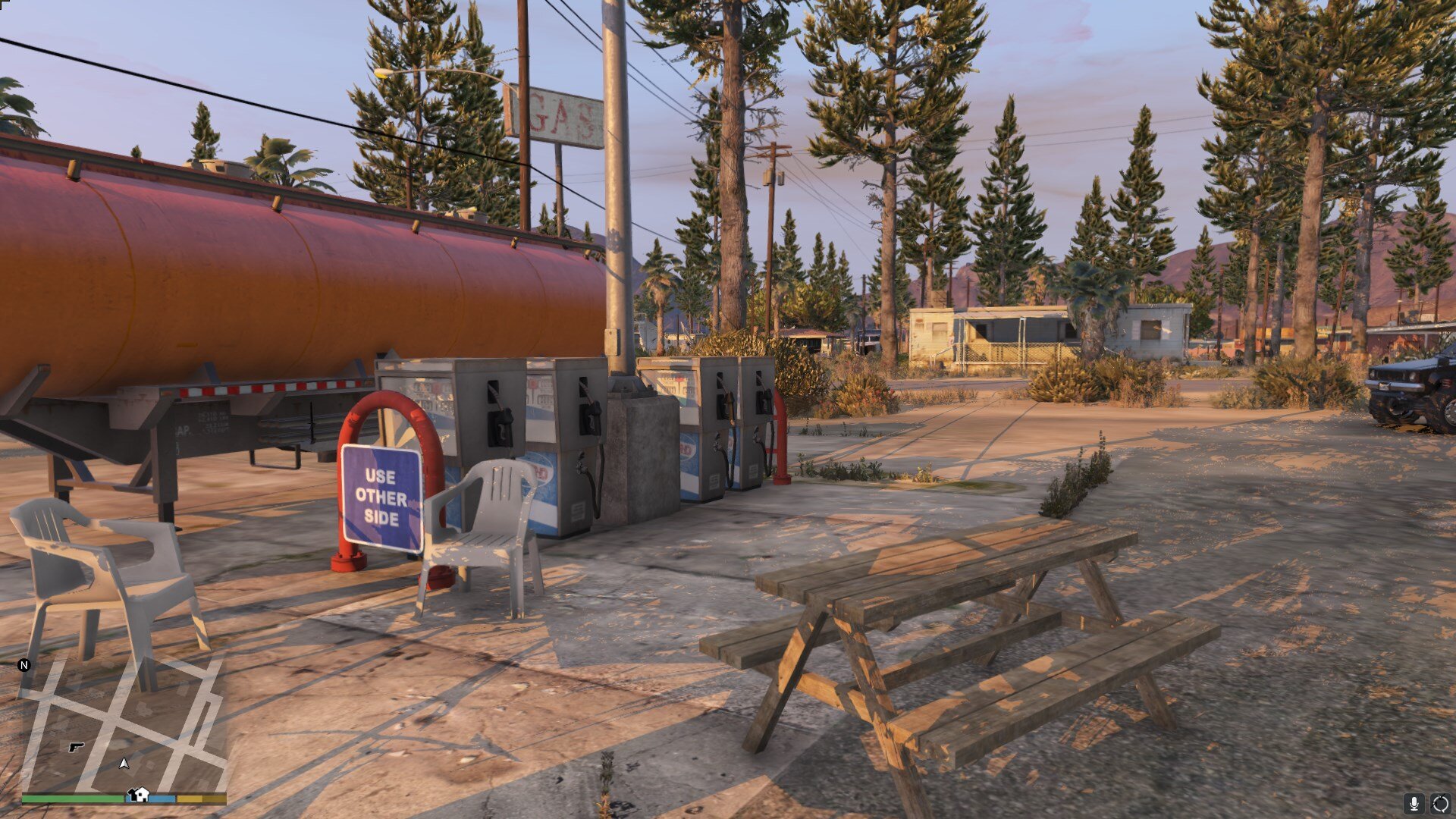Click the north compass marker on minimap

[x=24, y=665]
